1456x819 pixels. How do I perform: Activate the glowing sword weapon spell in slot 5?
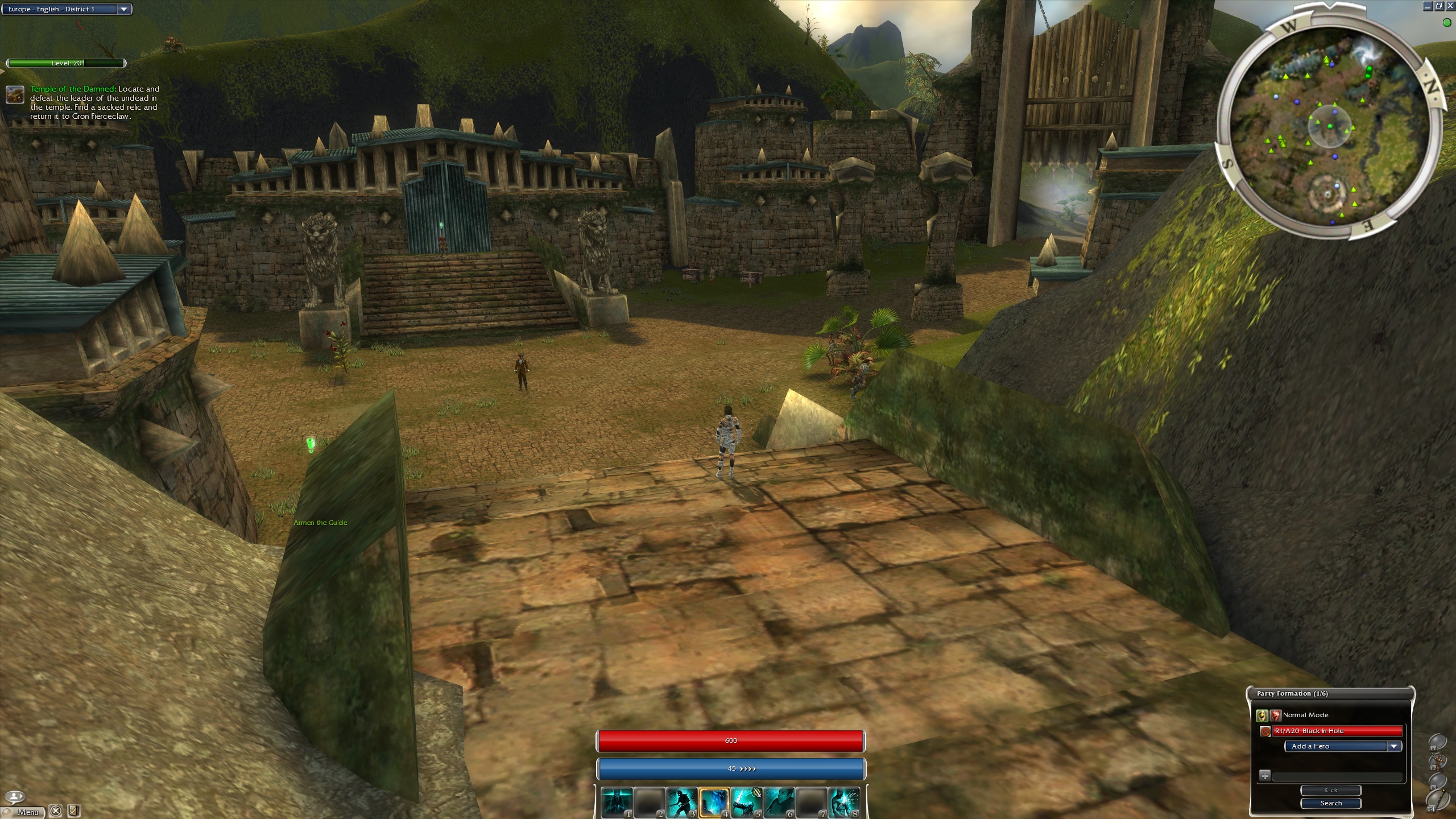[747, 803]
